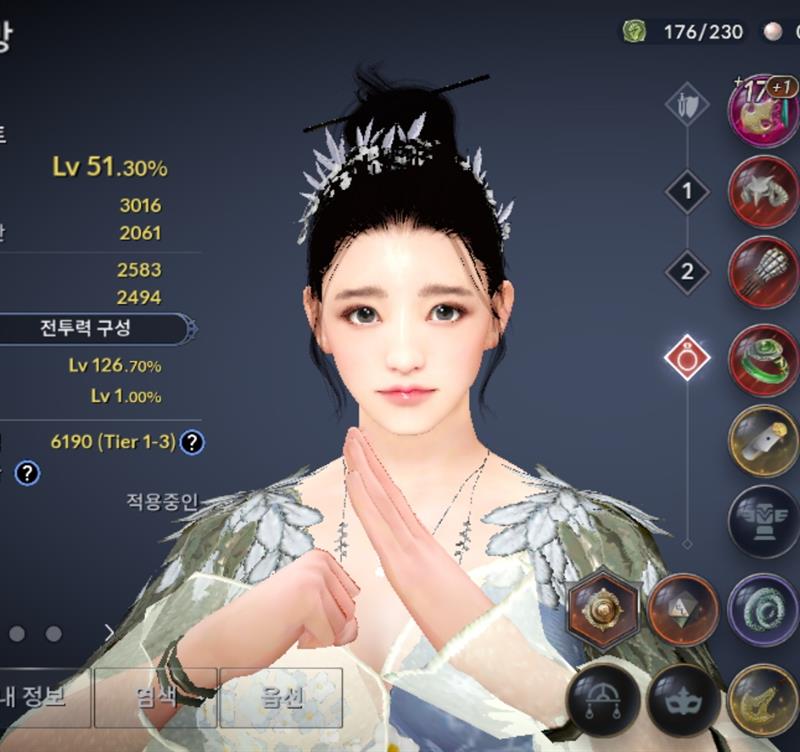Select the gold-framed silver item slot

tap(763, 440)
